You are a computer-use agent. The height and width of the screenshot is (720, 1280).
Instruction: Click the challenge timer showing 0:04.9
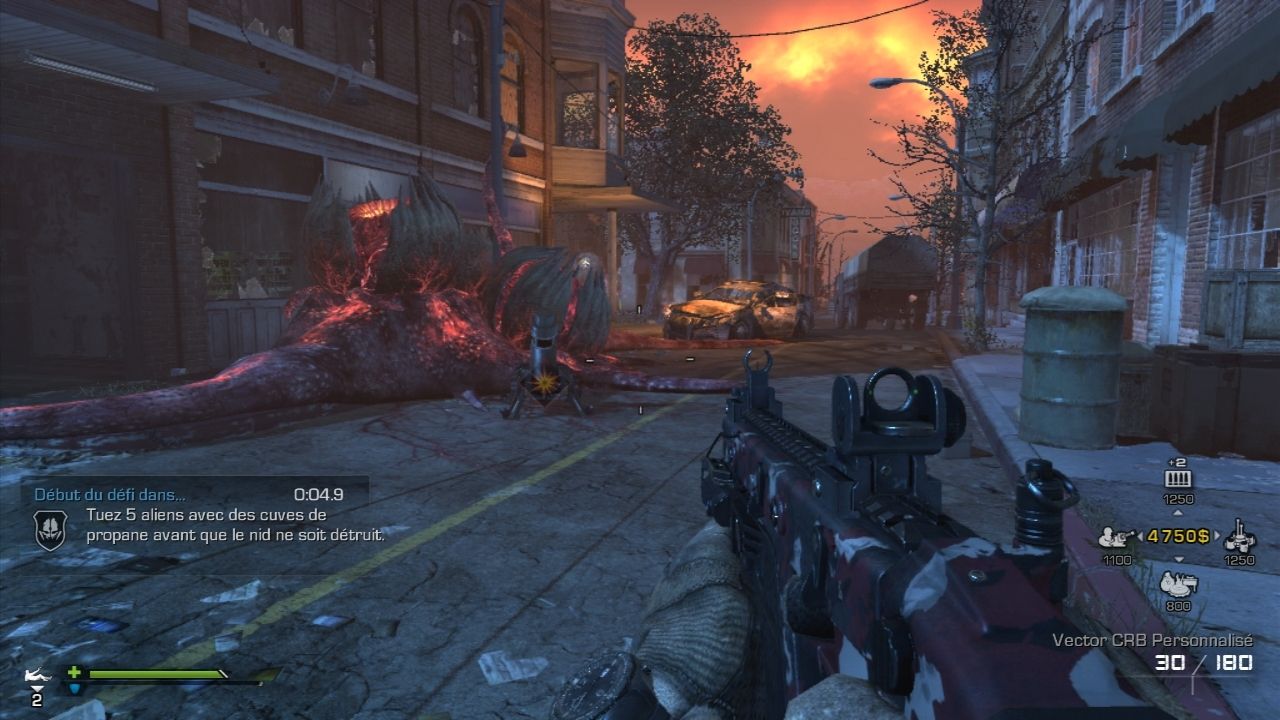(318, 494)
